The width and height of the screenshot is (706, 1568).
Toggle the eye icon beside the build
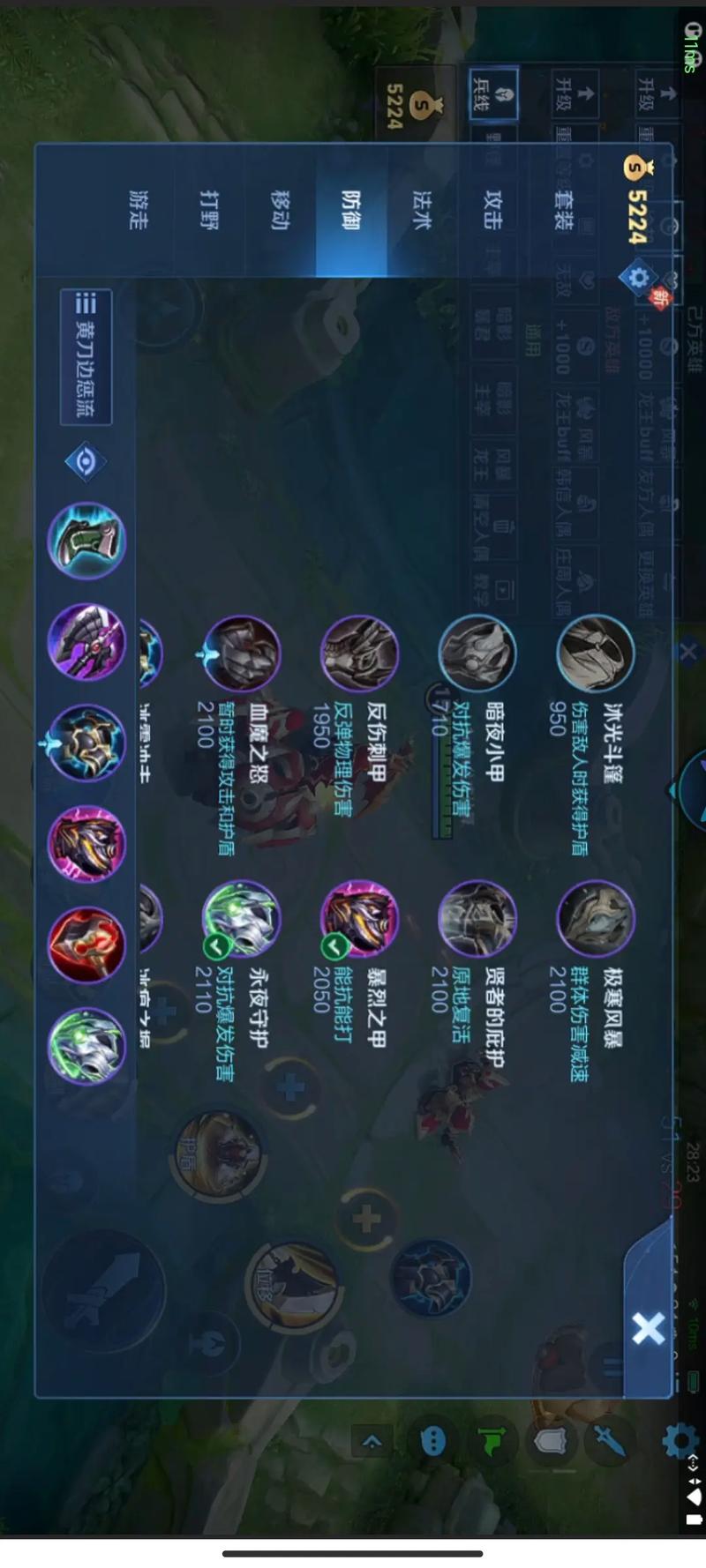[86, 461]
